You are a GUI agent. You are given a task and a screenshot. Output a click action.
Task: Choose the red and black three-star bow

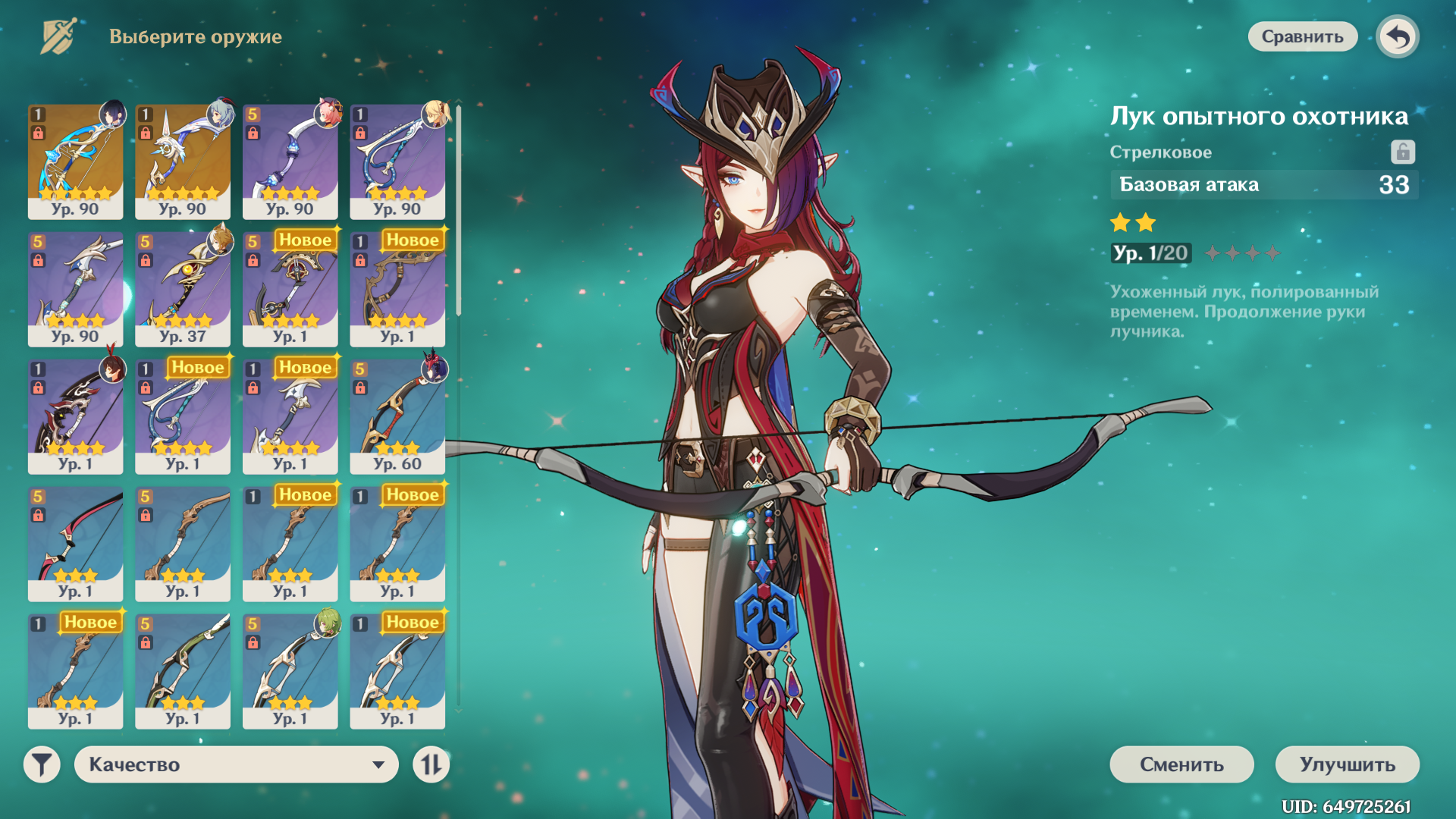[75, 544]
